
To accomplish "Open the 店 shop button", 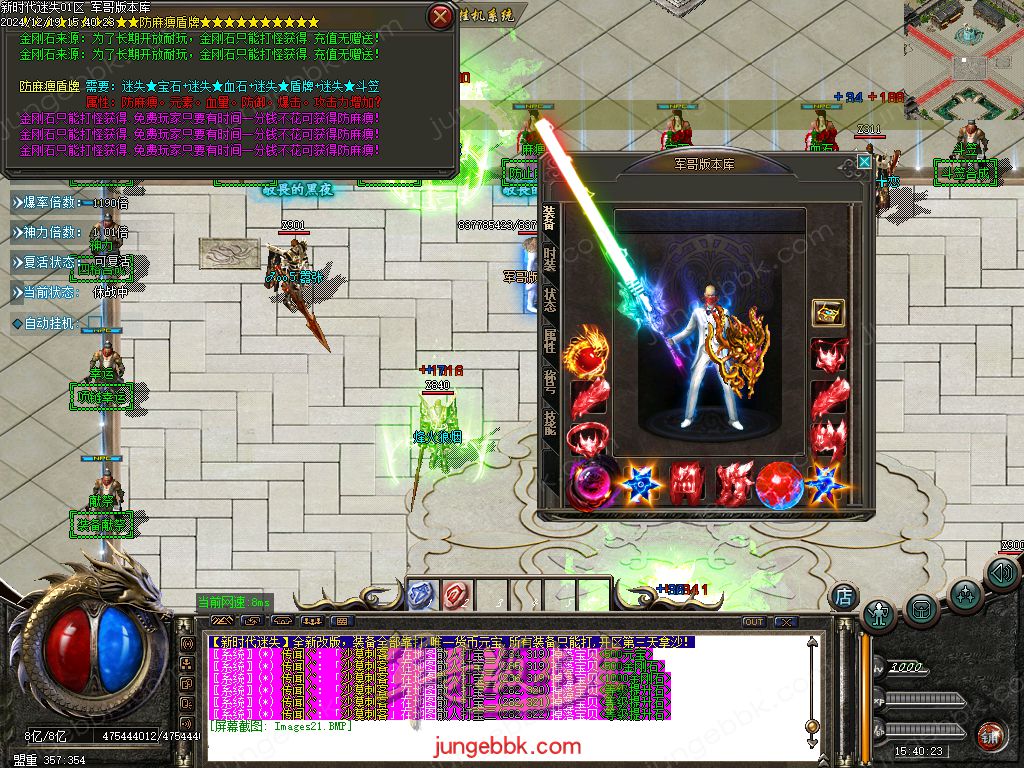I will pyautogui.click(x=843, y=596).
